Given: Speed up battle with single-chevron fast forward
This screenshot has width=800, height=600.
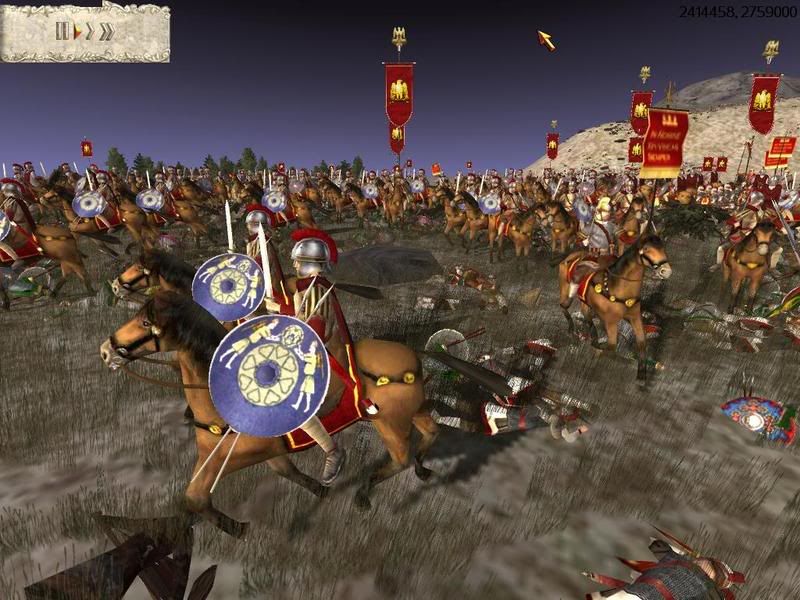Looking at the screenshot, I should point(89,31).
